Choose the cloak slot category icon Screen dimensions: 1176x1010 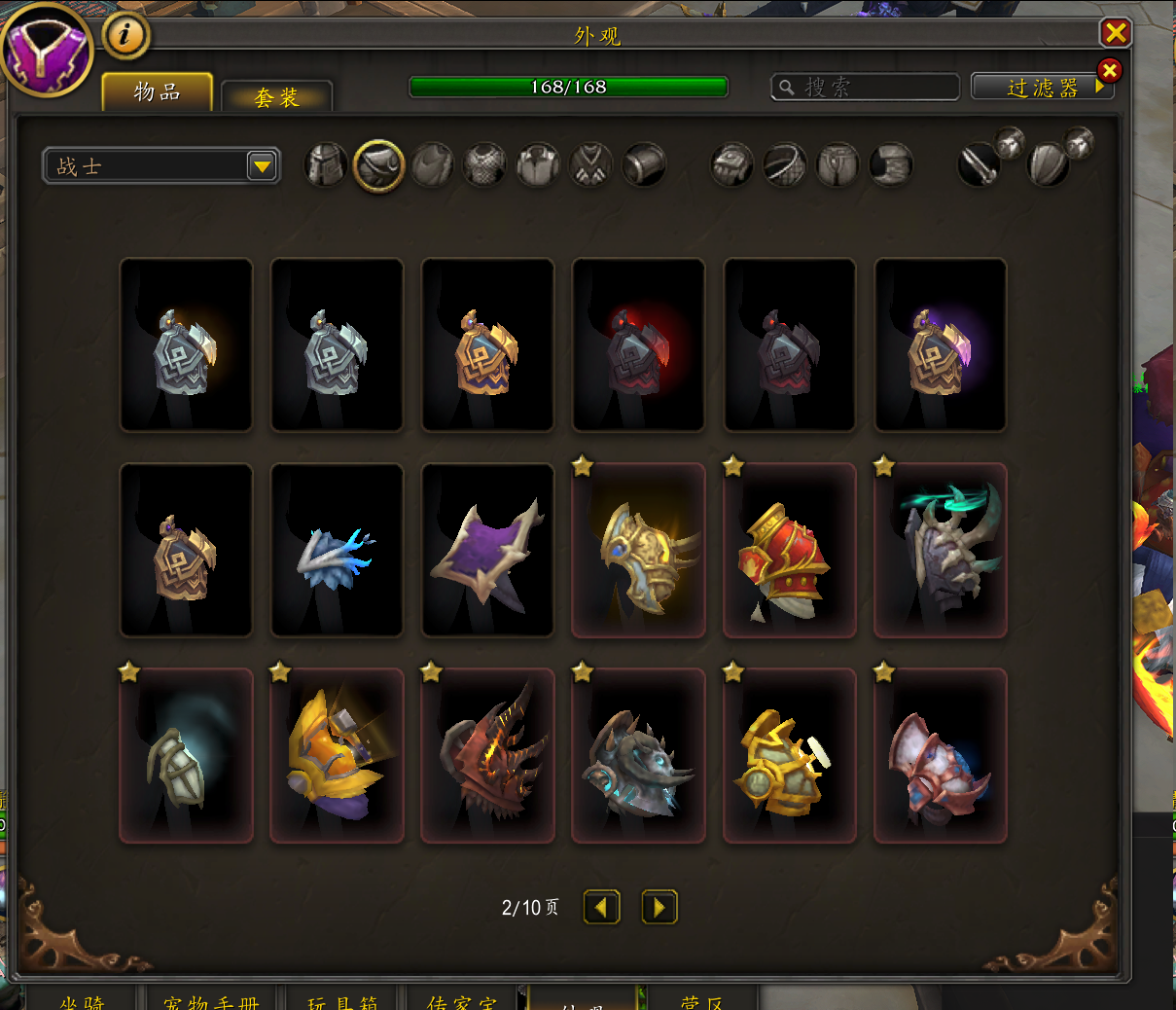pos(432,165)
